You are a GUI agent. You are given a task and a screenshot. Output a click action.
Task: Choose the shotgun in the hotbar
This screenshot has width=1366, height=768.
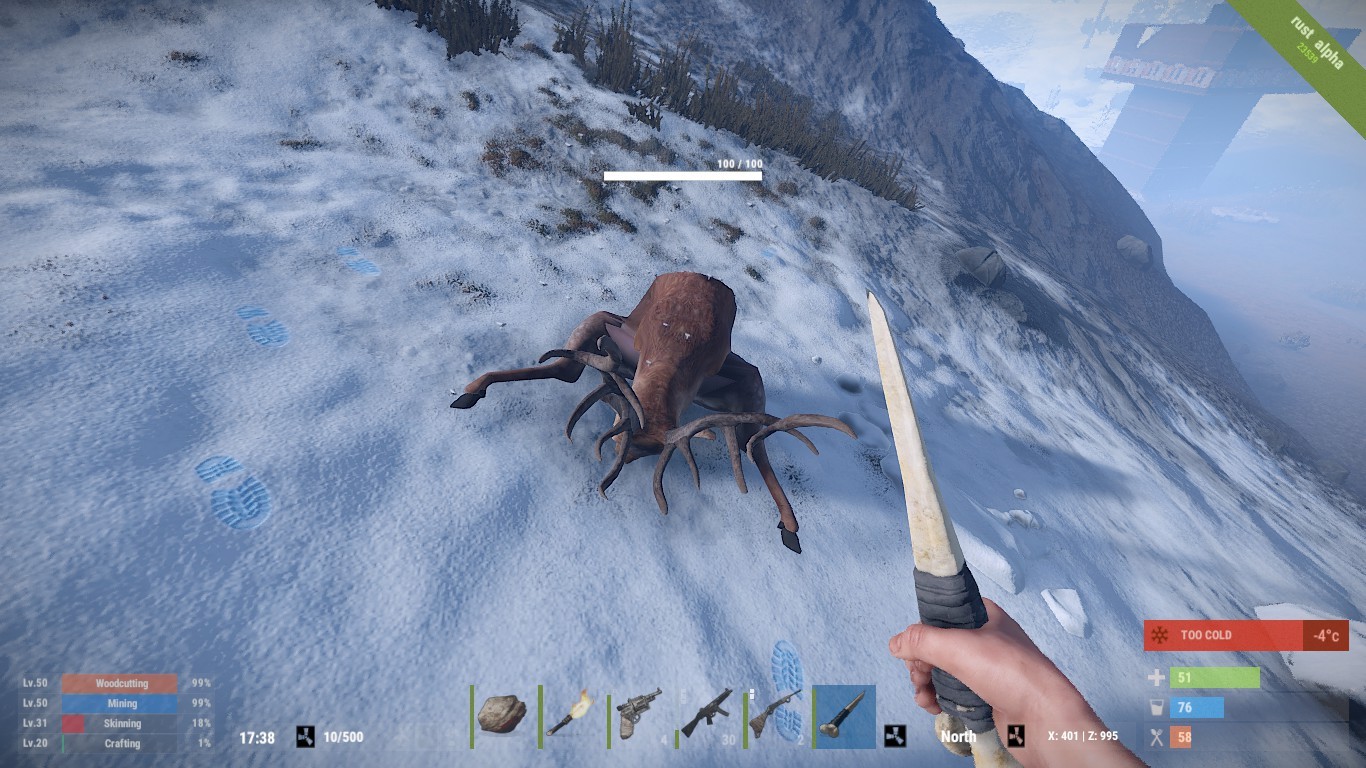tap(776, 714)
